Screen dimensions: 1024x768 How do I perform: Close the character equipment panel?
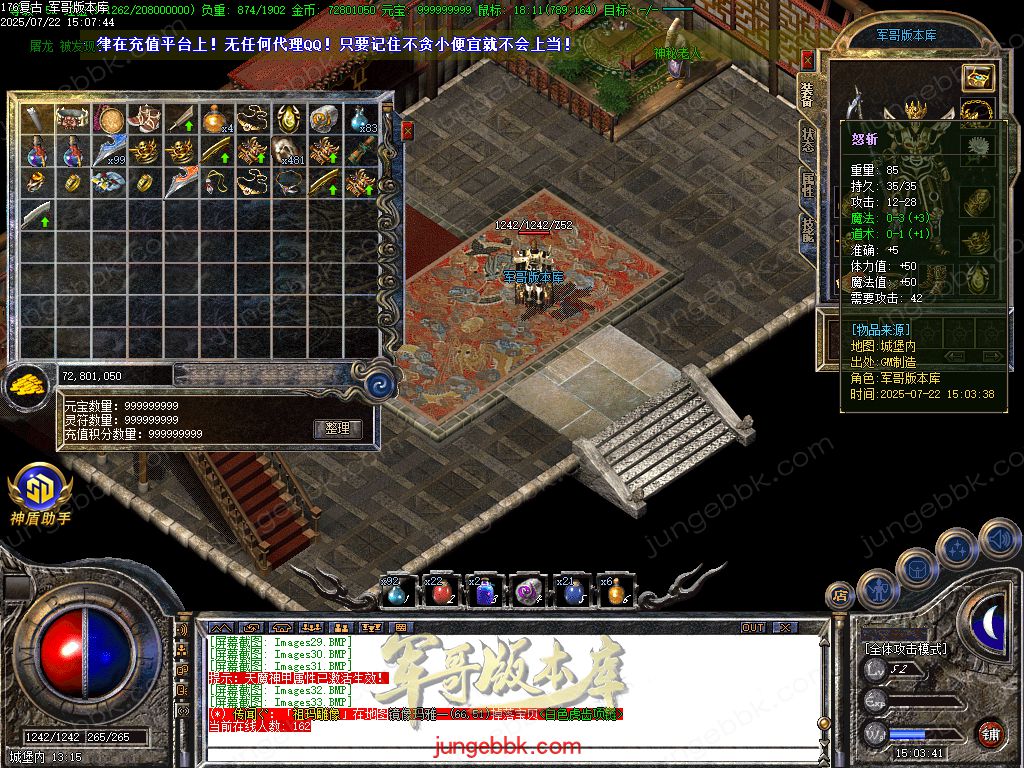pos(807,61)
